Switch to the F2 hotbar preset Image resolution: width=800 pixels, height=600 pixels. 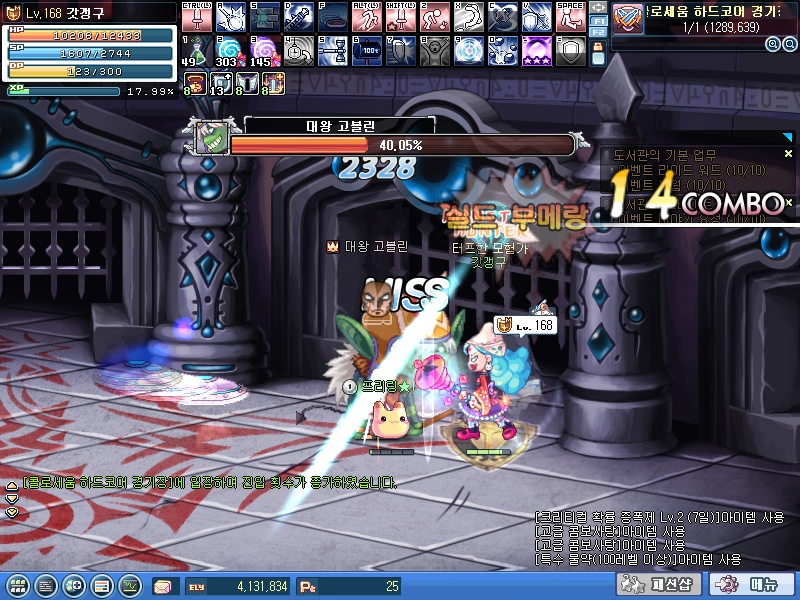(597, 32)
